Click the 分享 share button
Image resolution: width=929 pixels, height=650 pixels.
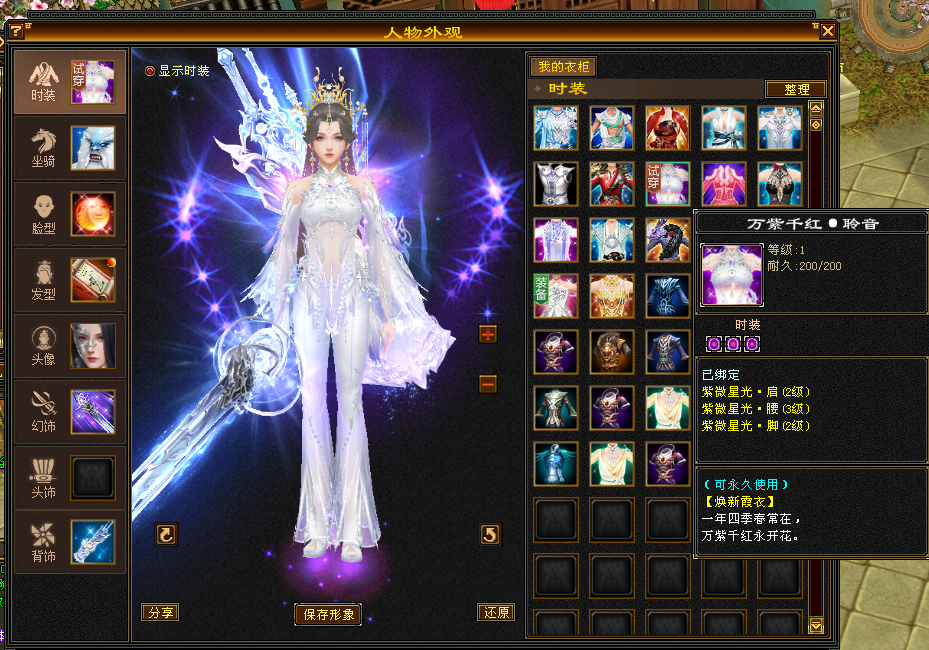(x=160, y=612)
